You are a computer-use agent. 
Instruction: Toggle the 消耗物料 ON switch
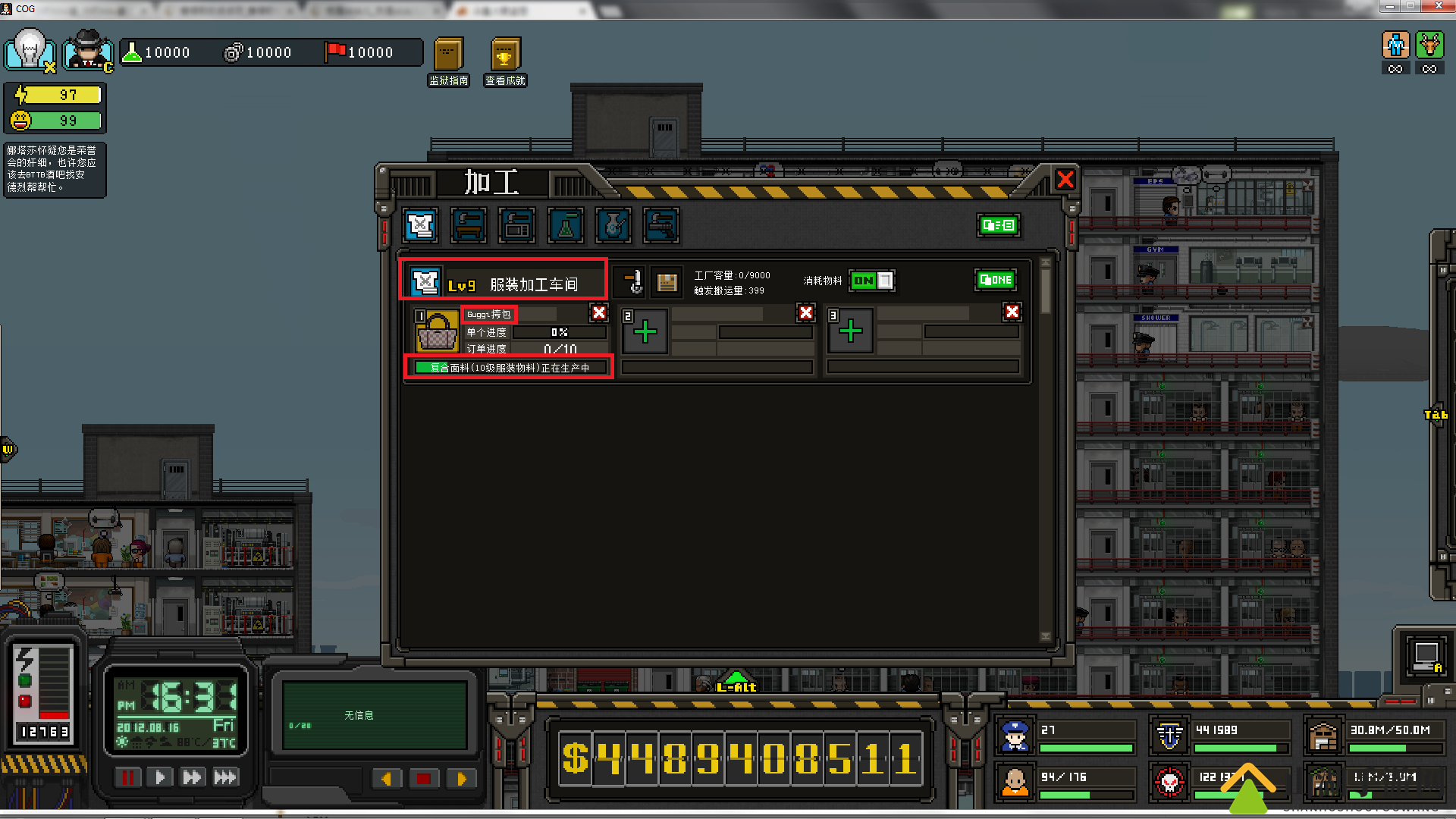pos(871,281)
